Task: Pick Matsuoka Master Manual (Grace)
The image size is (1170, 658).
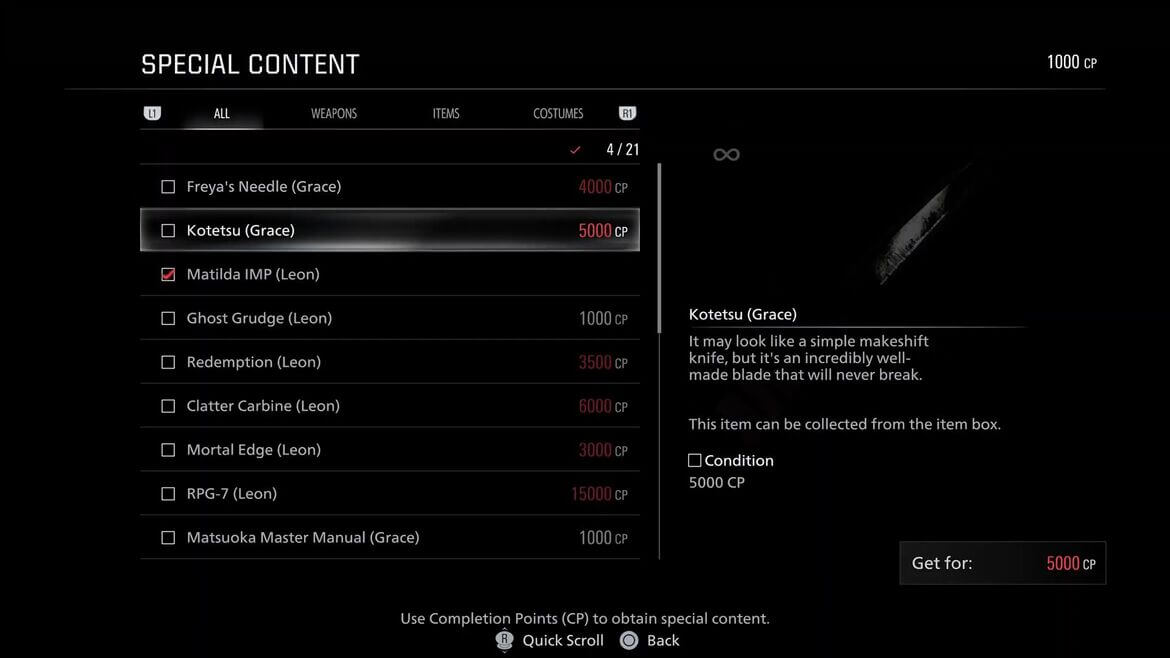Action: tap(390, 538)
